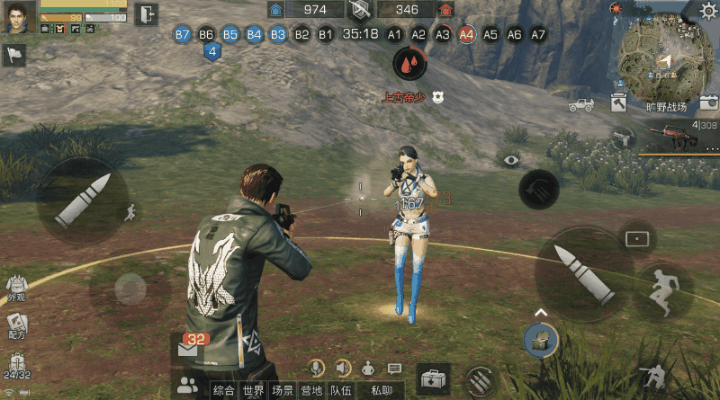Toggle the microphone voice icon
720x400 pixels.
[317, 368]
